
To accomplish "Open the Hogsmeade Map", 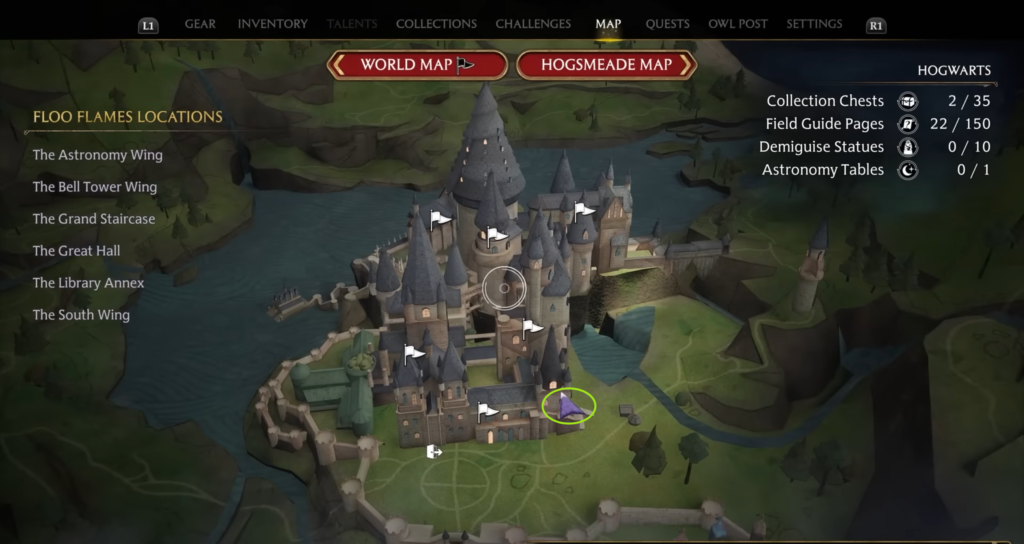I will click(606, 65).
